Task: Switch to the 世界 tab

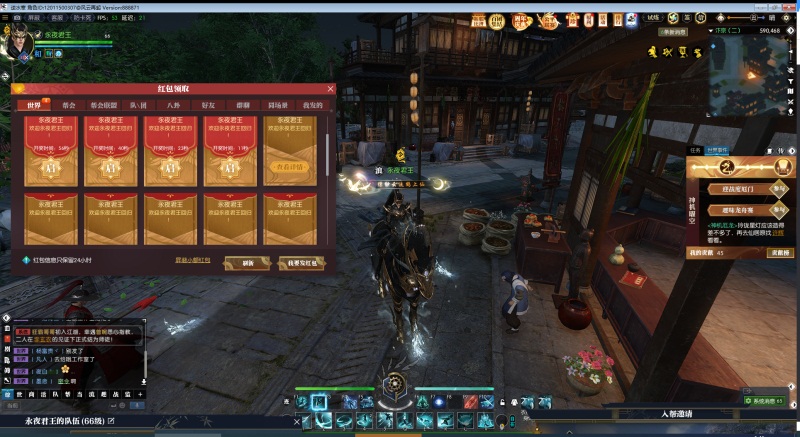Action: click(35, 104)
